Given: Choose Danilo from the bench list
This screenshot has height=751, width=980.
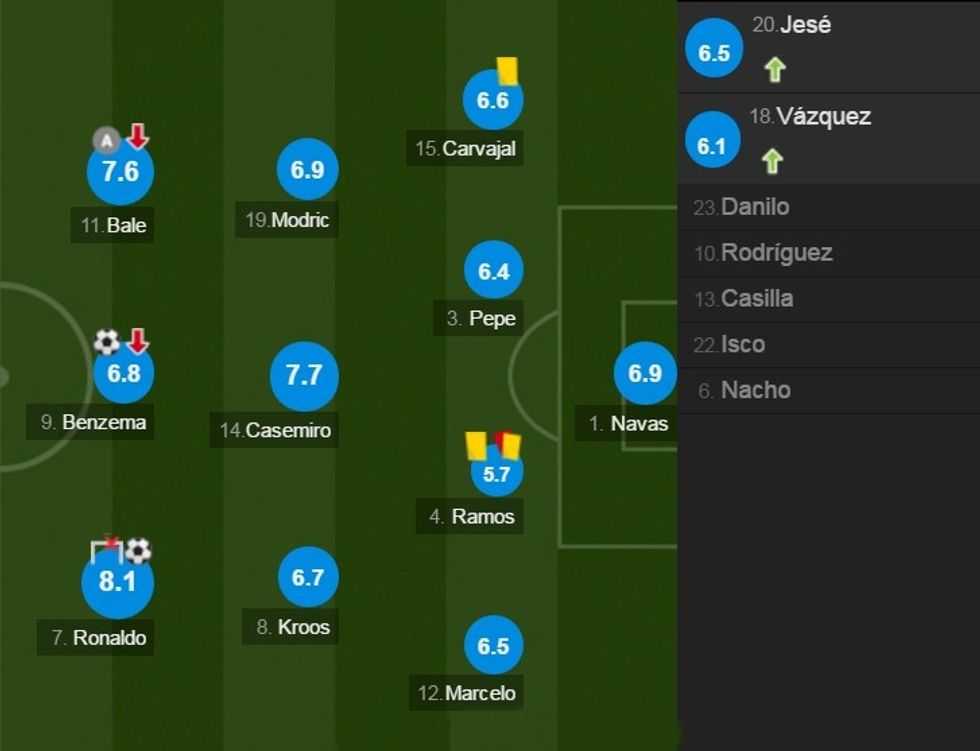Looking at the screenshot, I should (754, 207).
